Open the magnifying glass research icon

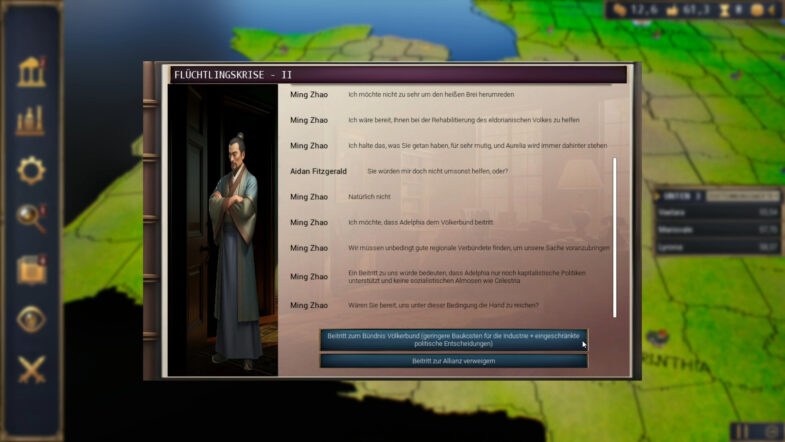[x=31, y=219]
